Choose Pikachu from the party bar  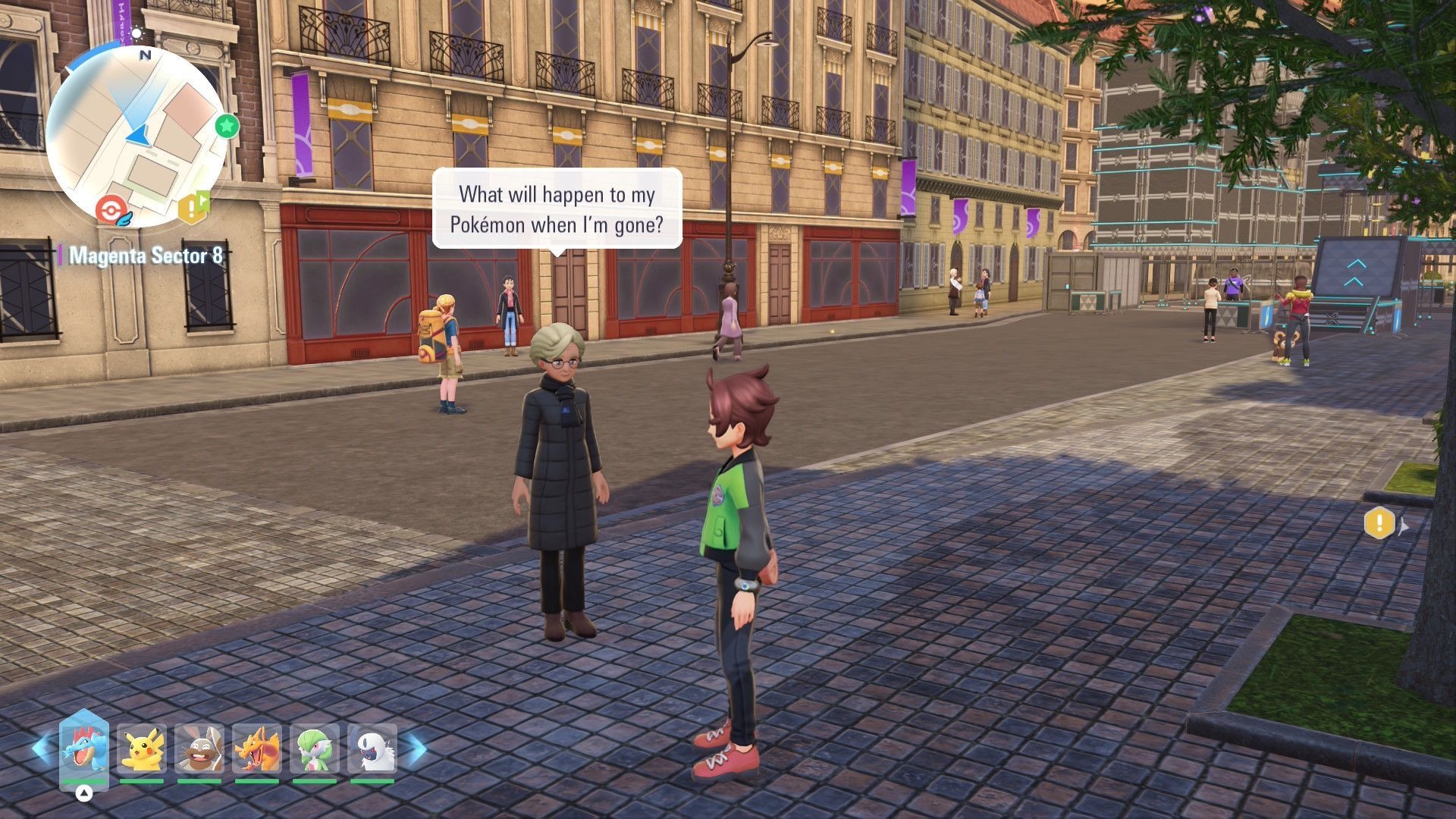[x=142, y=749]
